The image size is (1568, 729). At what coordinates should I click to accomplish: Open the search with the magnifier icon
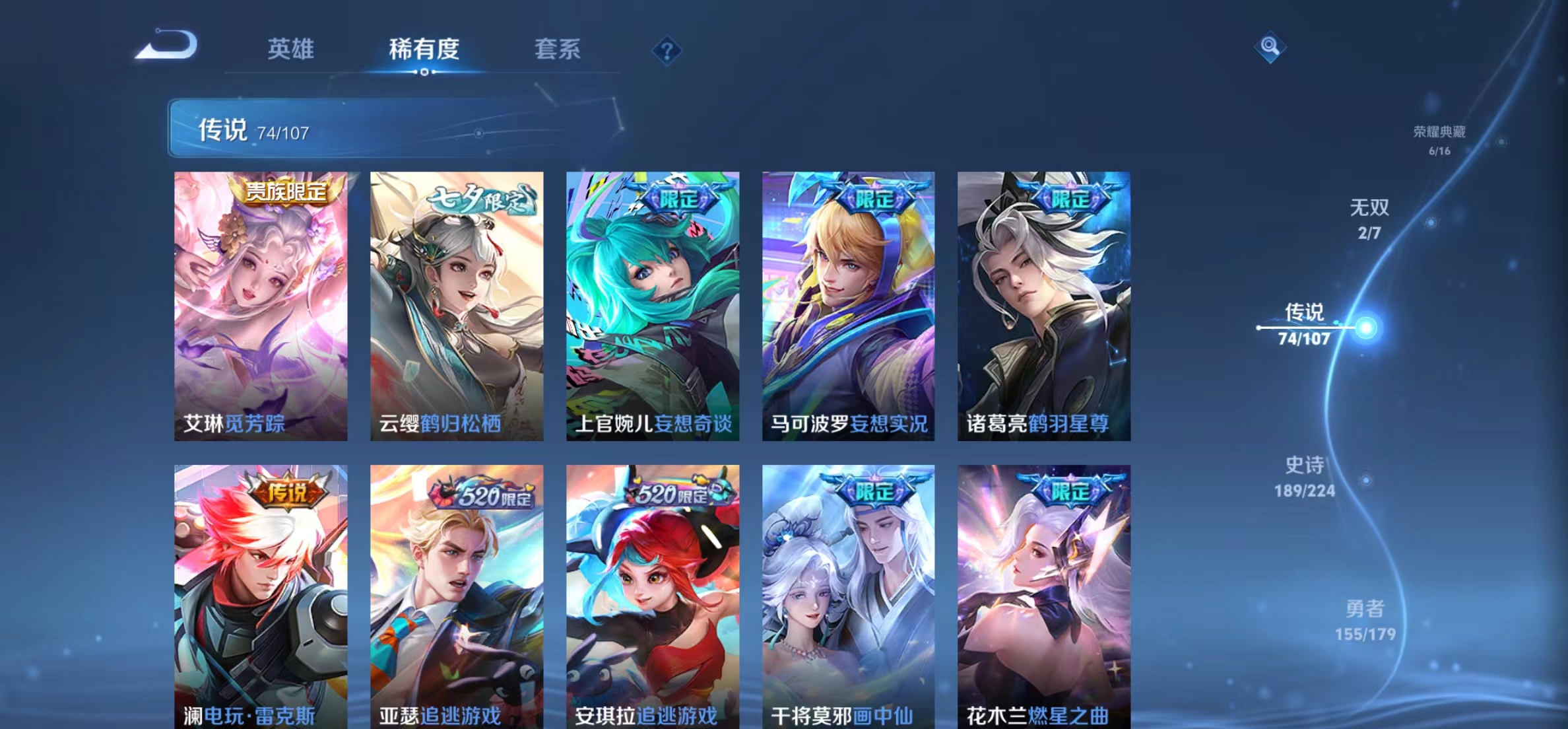click(x=1272, y=47)
